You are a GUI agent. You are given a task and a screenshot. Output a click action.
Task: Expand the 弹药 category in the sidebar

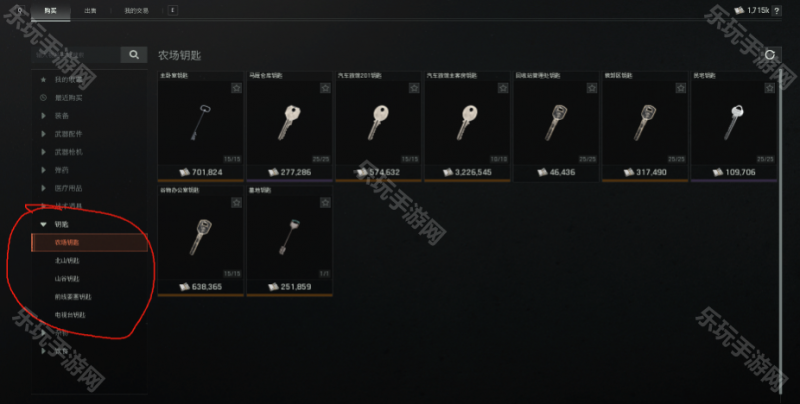[x=62, y=170]
